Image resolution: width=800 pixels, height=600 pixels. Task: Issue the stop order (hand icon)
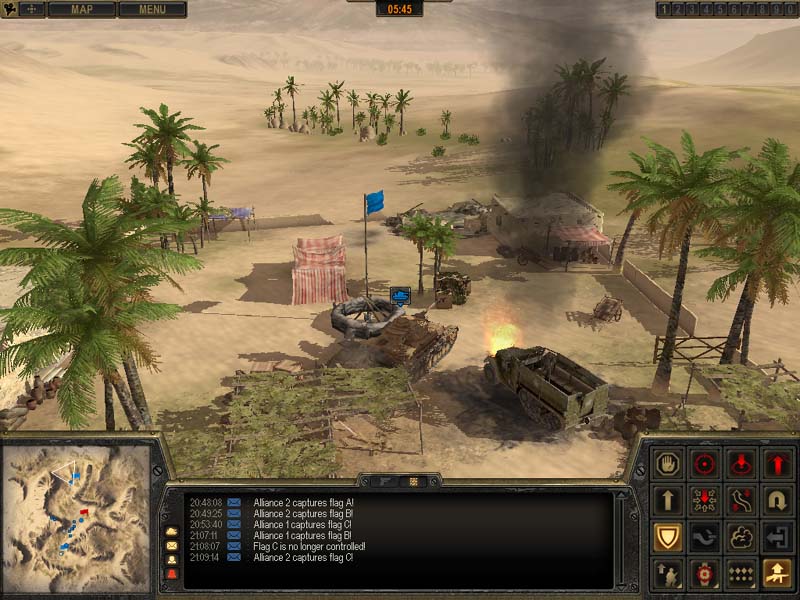pyautogui.click(x=668, y=464)
